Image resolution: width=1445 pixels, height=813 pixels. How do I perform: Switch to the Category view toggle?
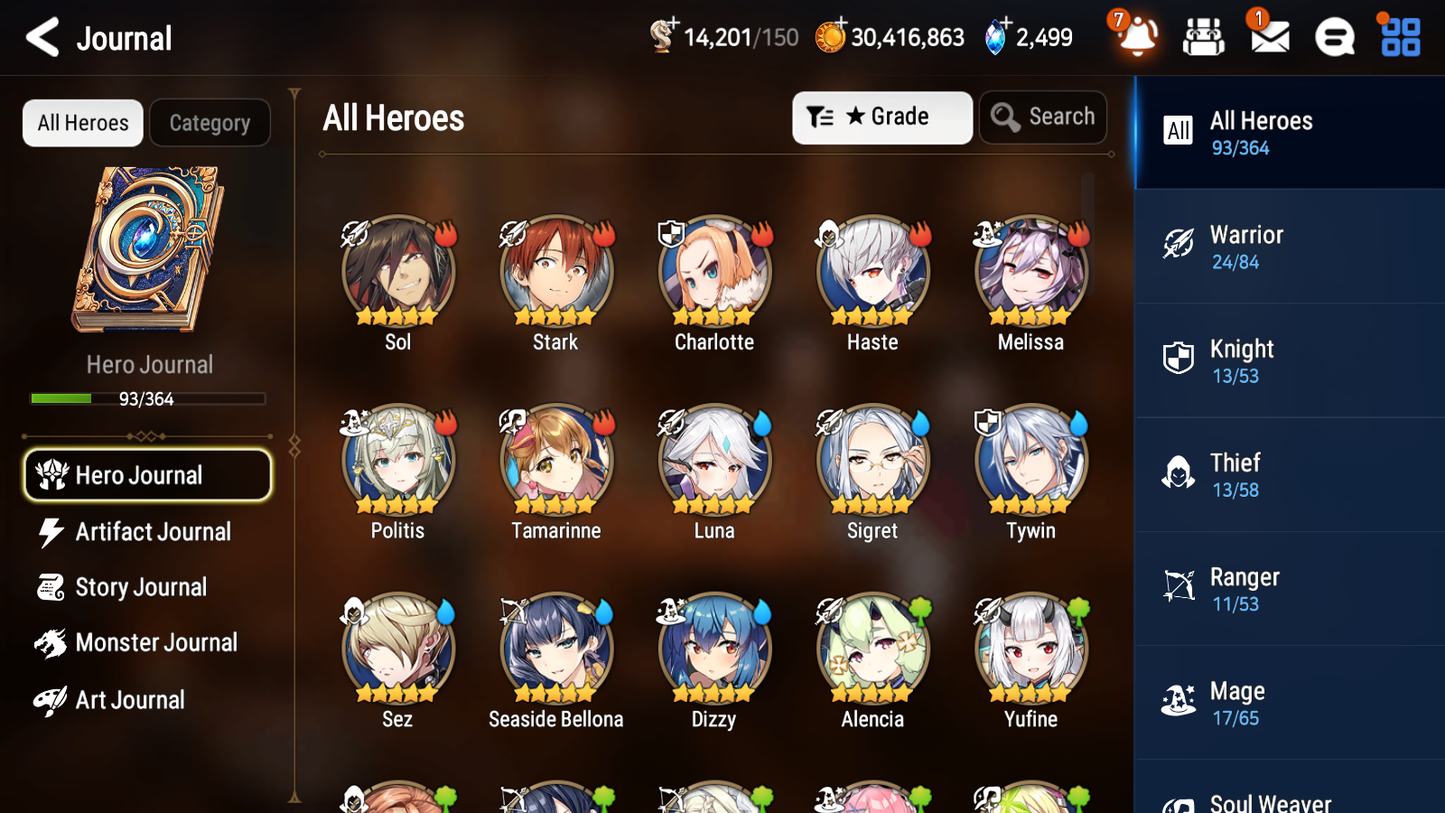coord(210,123)
